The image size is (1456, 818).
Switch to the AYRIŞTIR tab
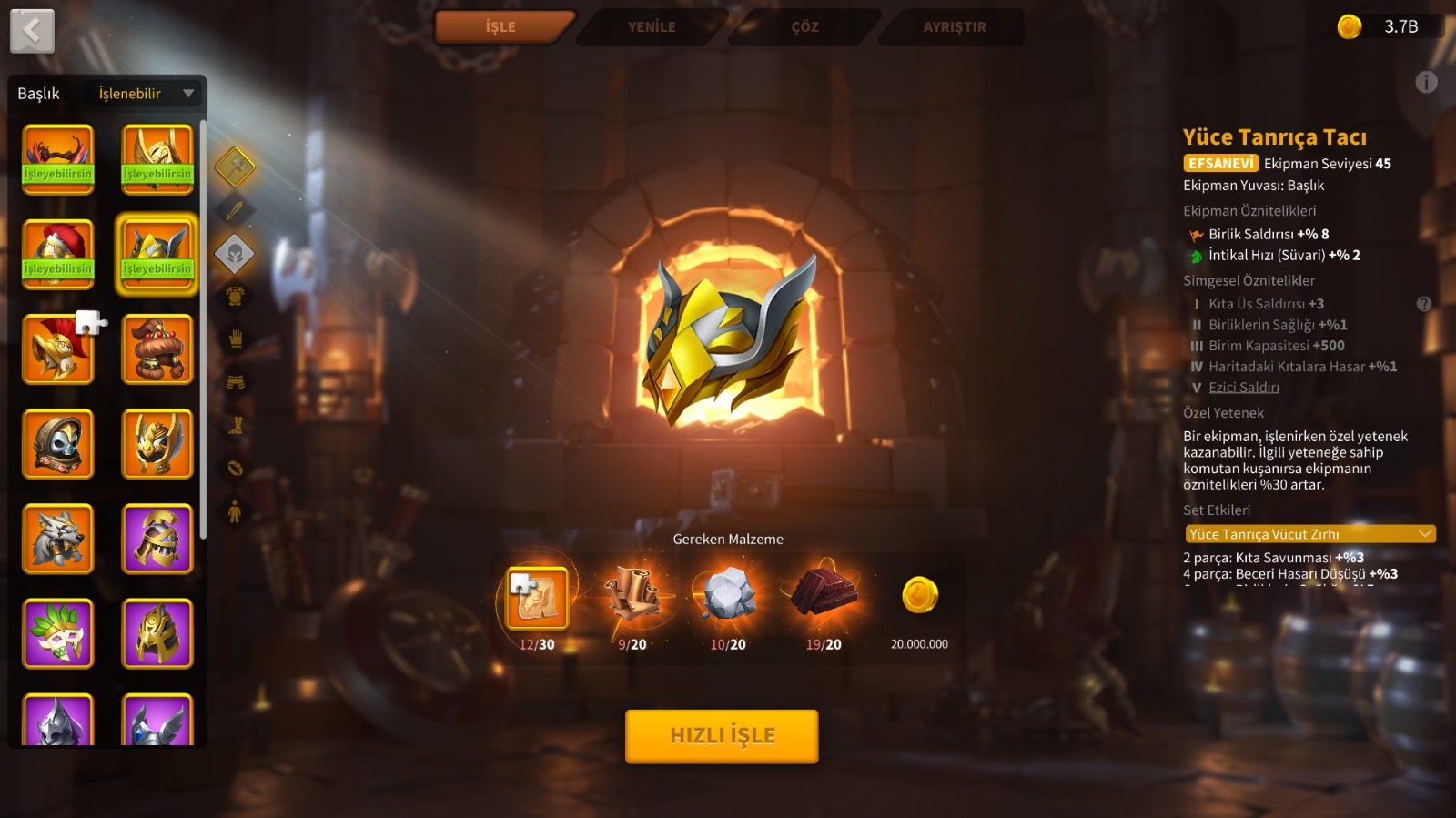[955, 27]
